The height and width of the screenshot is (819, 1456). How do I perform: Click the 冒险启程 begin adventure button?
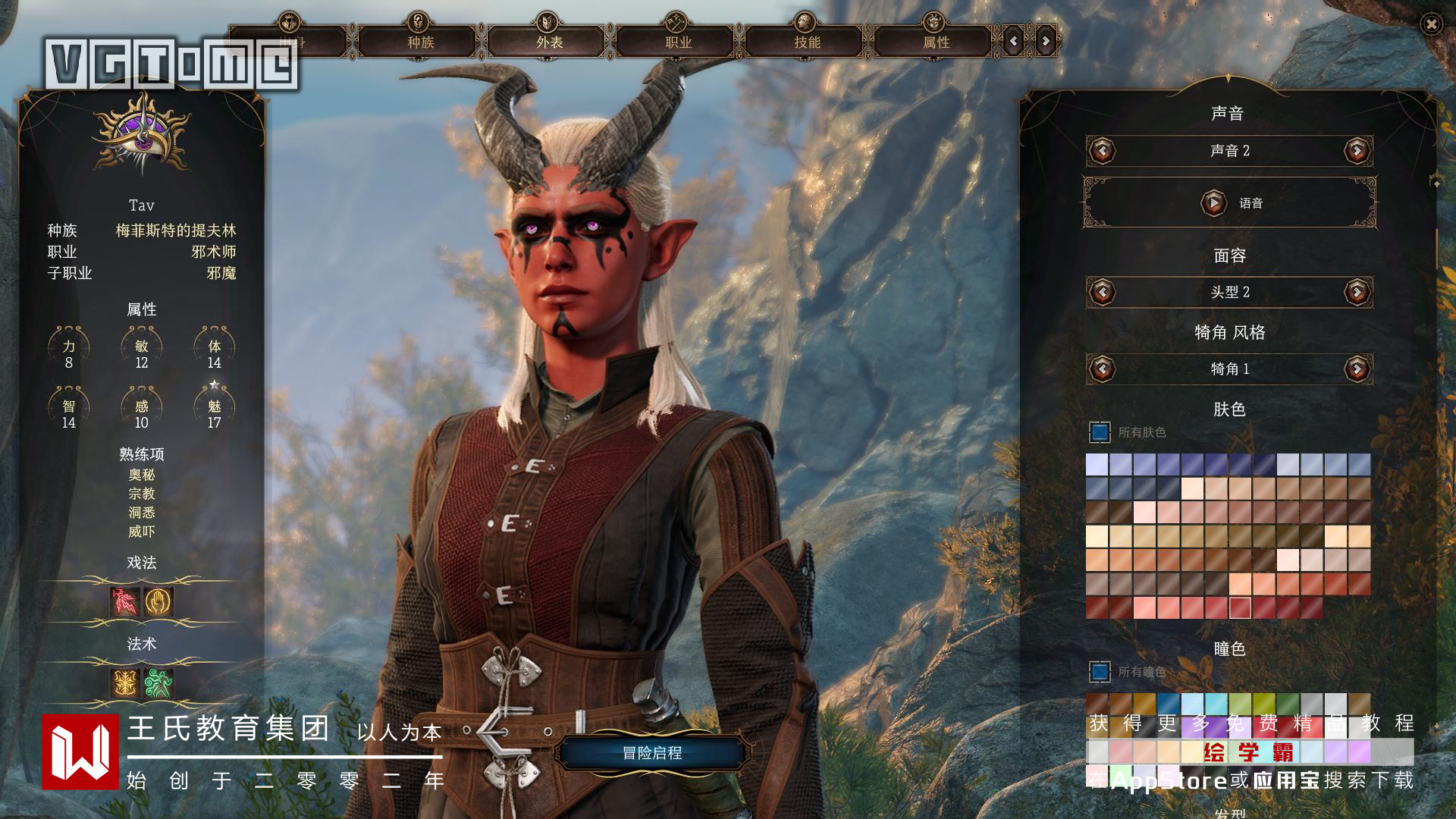tap(652, 753)
